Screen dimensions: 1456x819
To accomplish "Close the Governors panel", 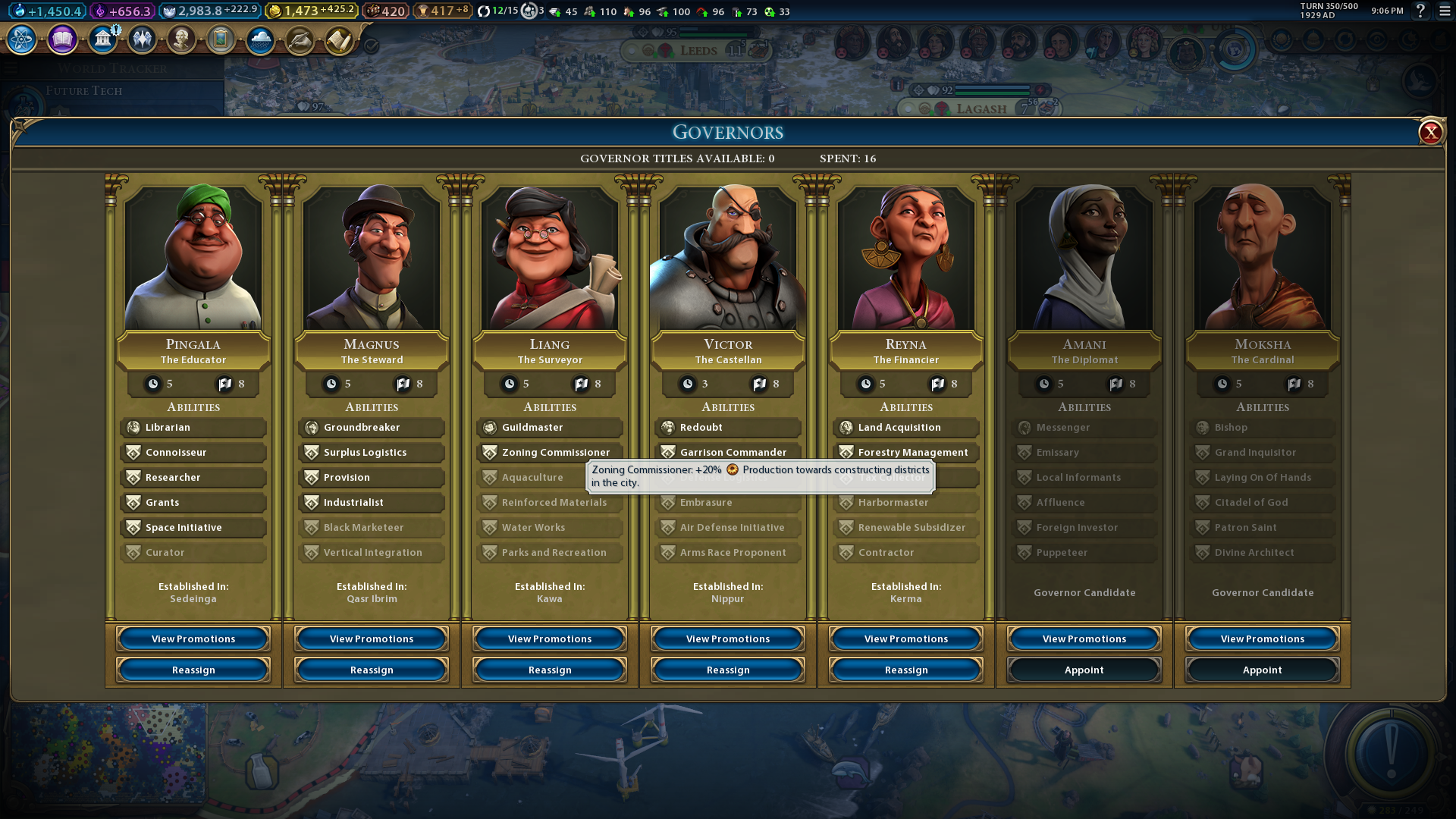I will [x=1430, y=133].
